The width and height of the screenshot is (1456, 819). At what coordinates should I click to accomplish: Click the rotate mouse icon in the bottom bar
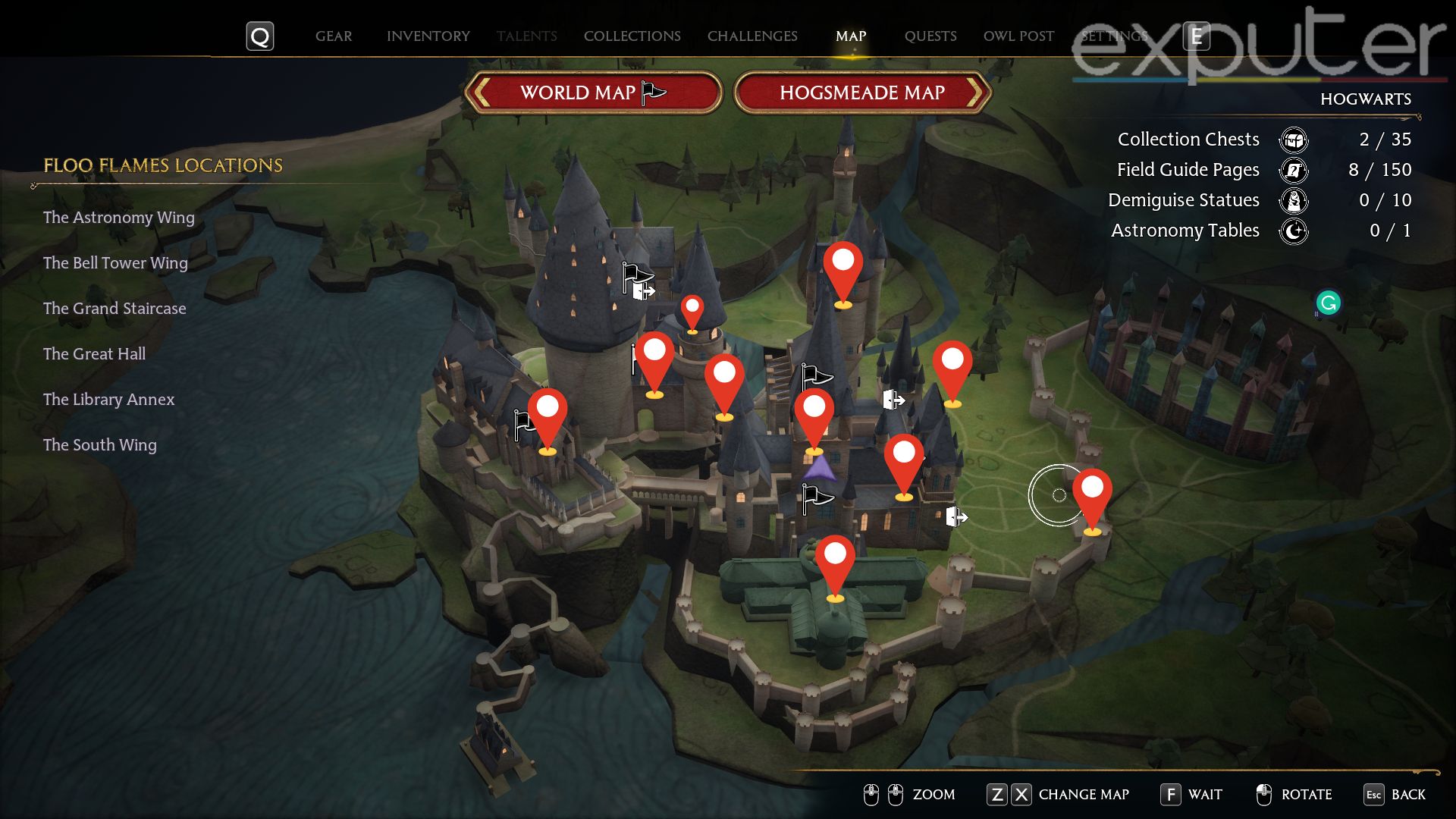click(1264, 795)
